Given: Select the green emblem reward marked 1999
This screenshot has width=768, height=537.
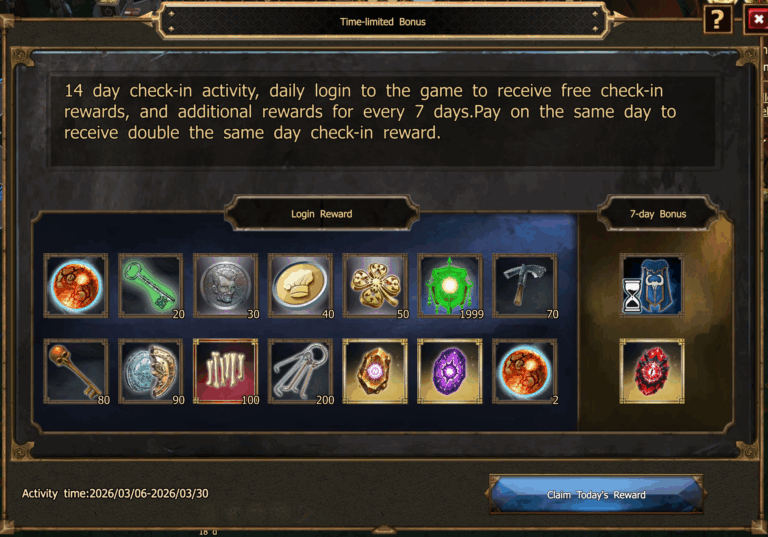Looking at the screenshot, I should tap(450, 285).
